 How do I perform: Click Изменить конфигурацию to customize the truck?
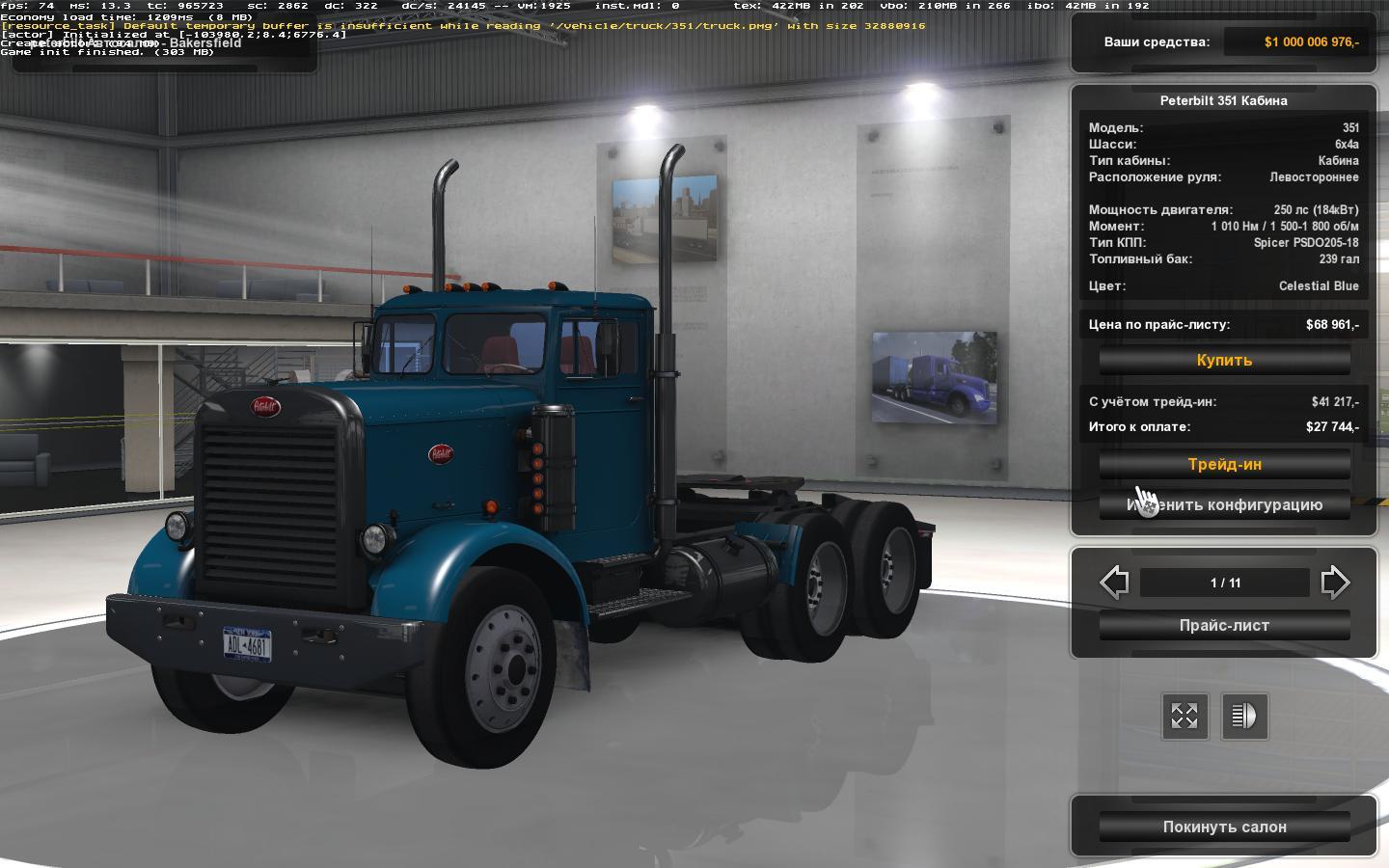point(1224,504)
